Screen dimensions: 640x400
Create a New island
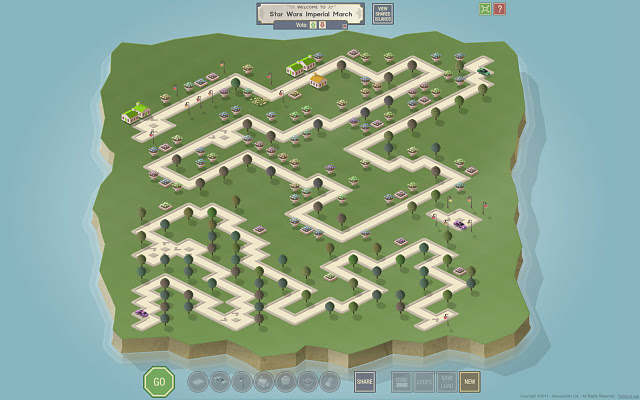click(x=470, y=381)
